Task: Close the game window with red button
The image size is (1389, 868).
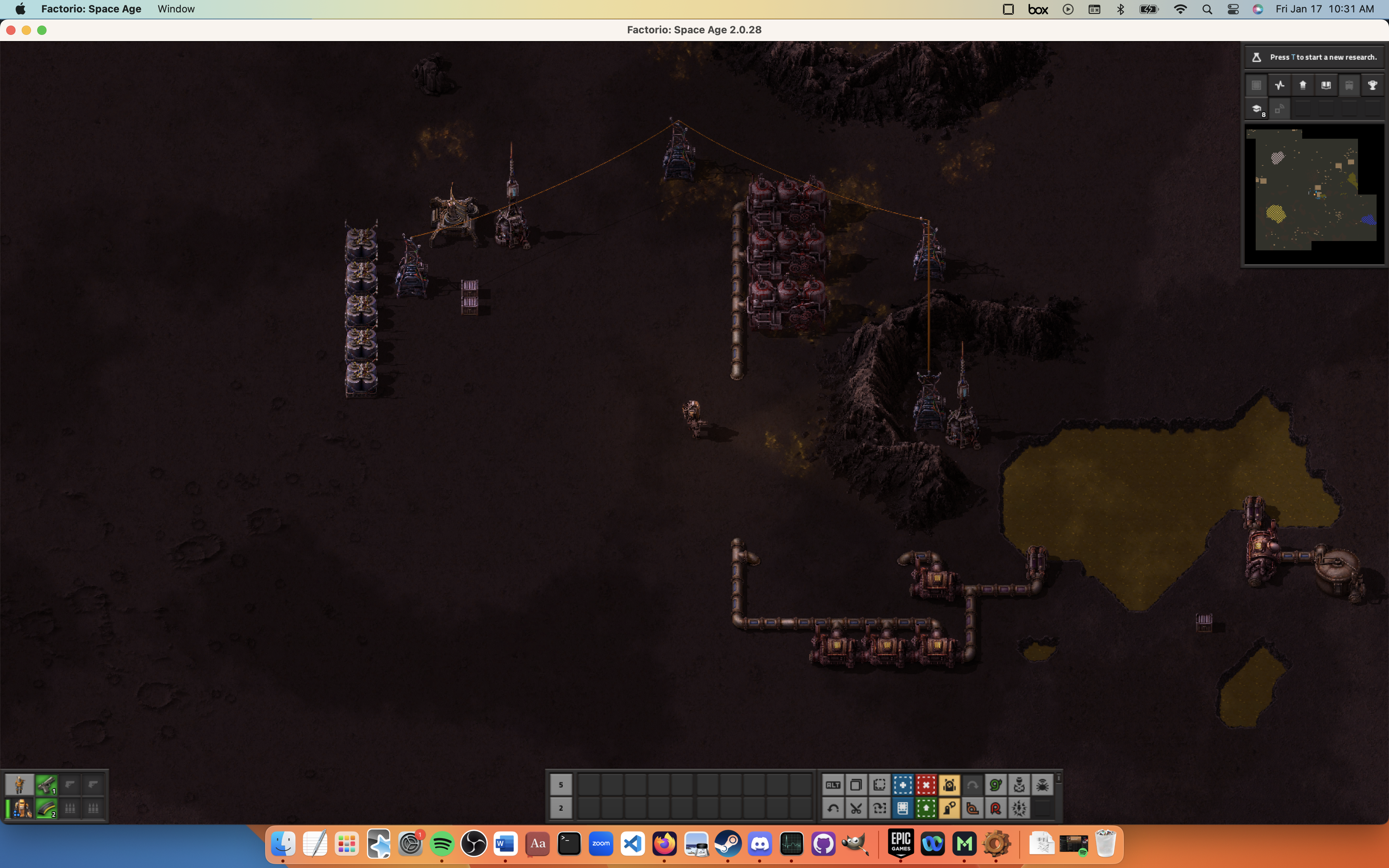Action: [x=11, y=30]
